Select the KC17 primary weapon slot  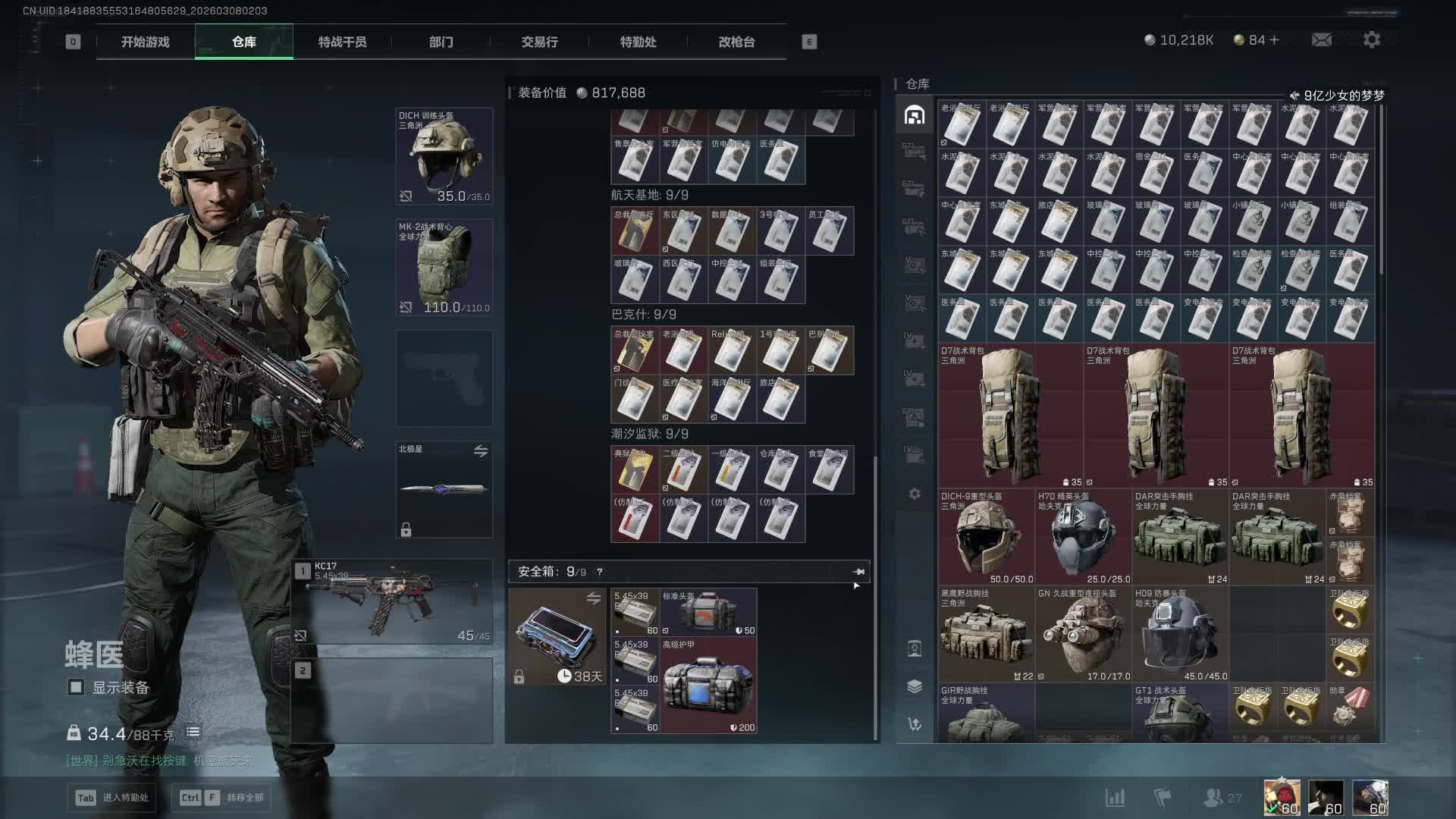393,601
